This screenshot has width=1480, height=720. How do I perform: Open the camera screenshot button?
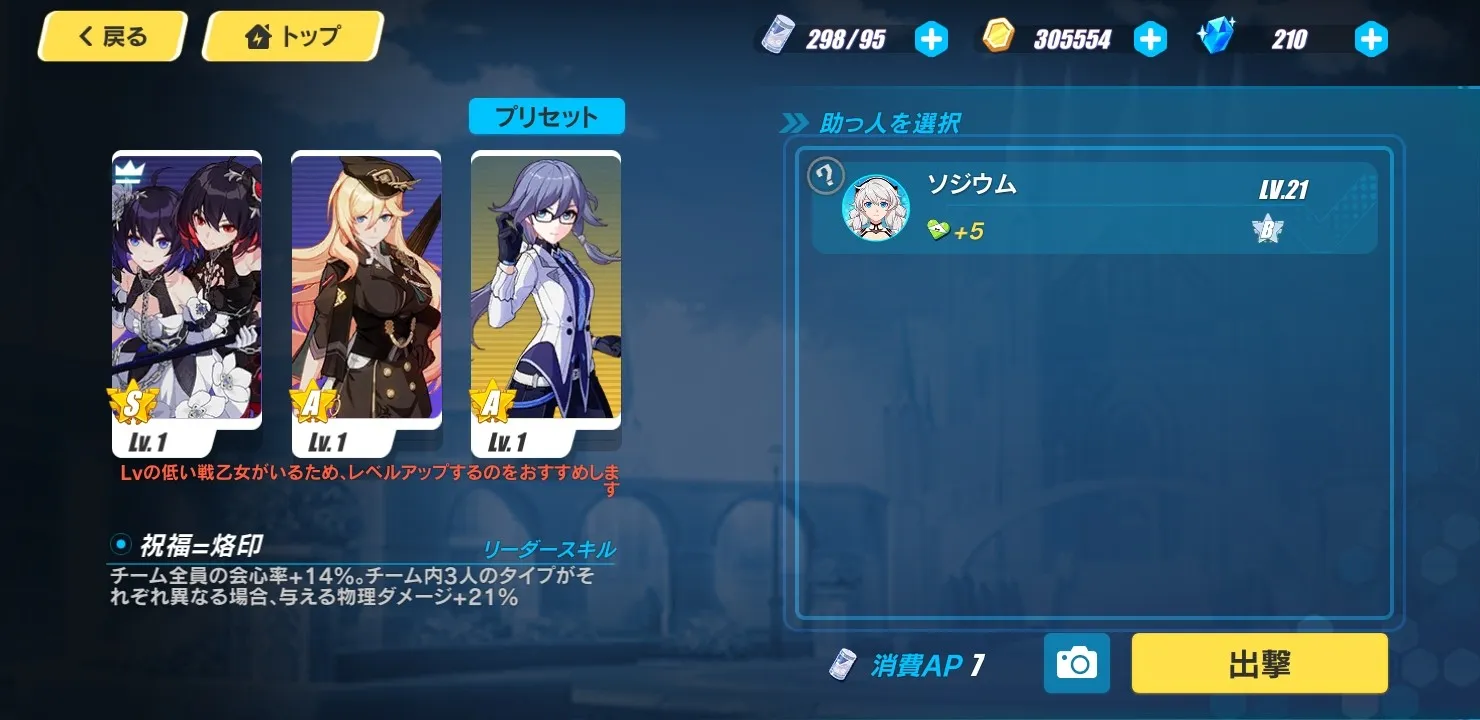tap(1076, 663)
